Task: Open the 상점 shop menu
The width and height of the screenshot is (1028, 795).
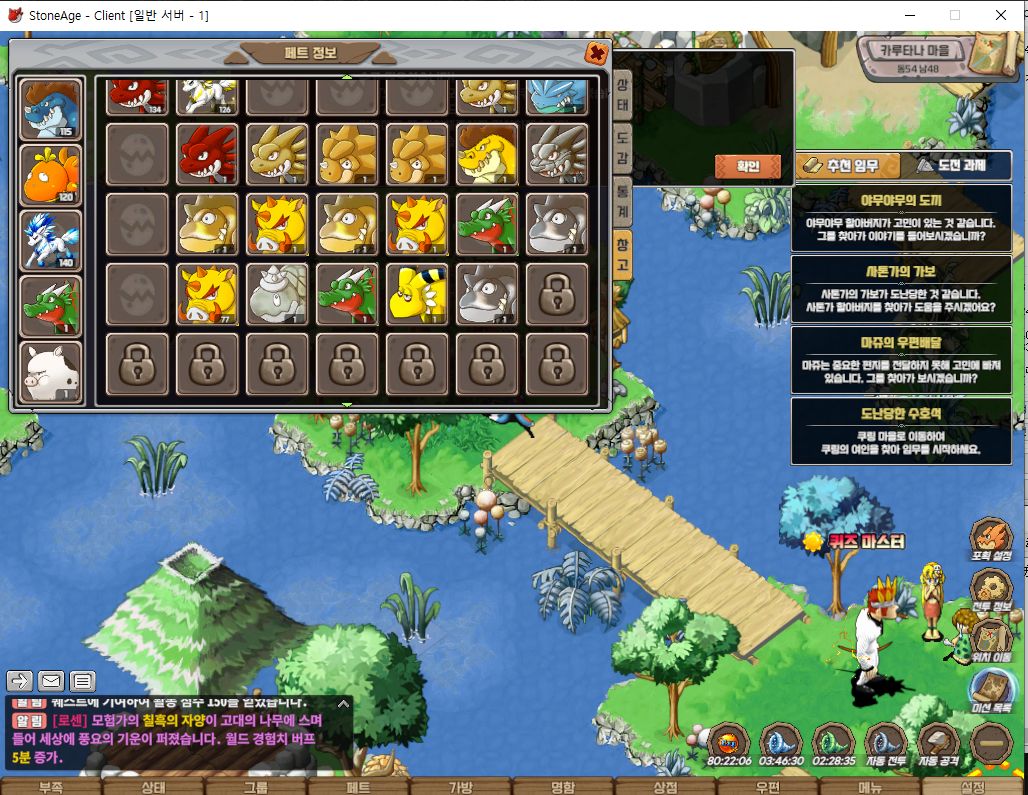Action: 665,786
